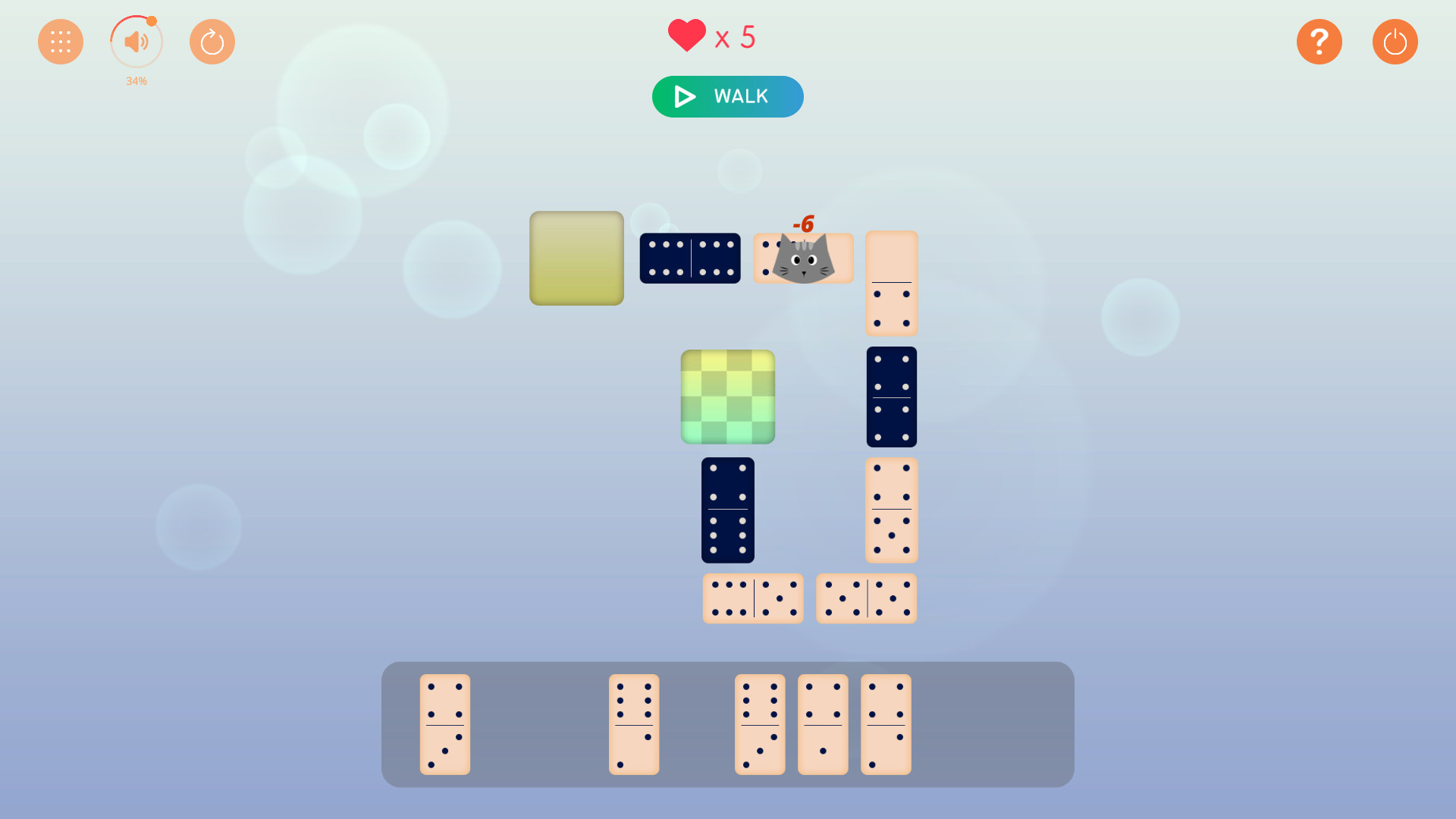Choose the rightmost domino from the tray
Viewport: 1456px width, 819px height.
pyautogui.click(x=885, y=724)
